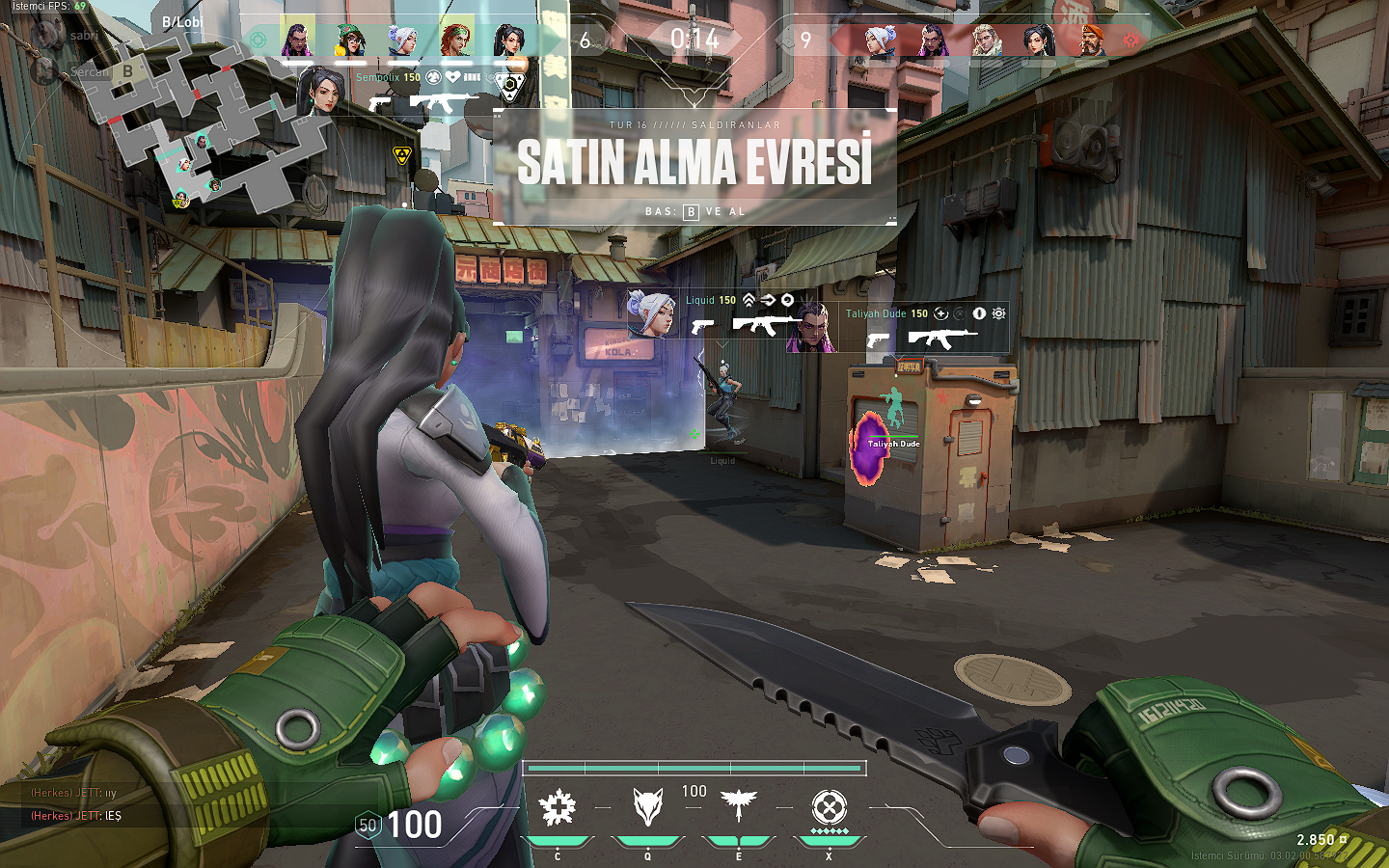Use the Healing Orb ability icon
Screen dimensions: 1389x868
point(739,806)
